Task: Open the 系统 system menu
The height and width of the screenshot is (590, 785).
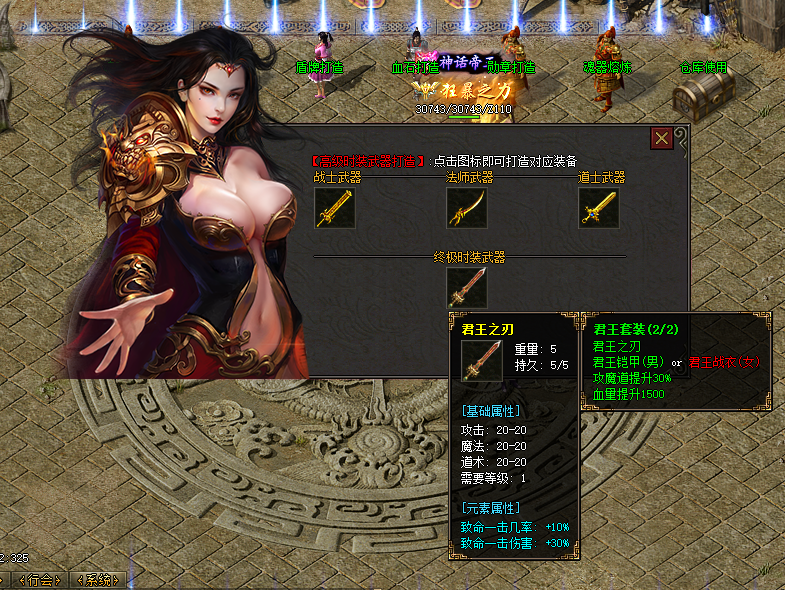Action: click(x=98, y=580)
